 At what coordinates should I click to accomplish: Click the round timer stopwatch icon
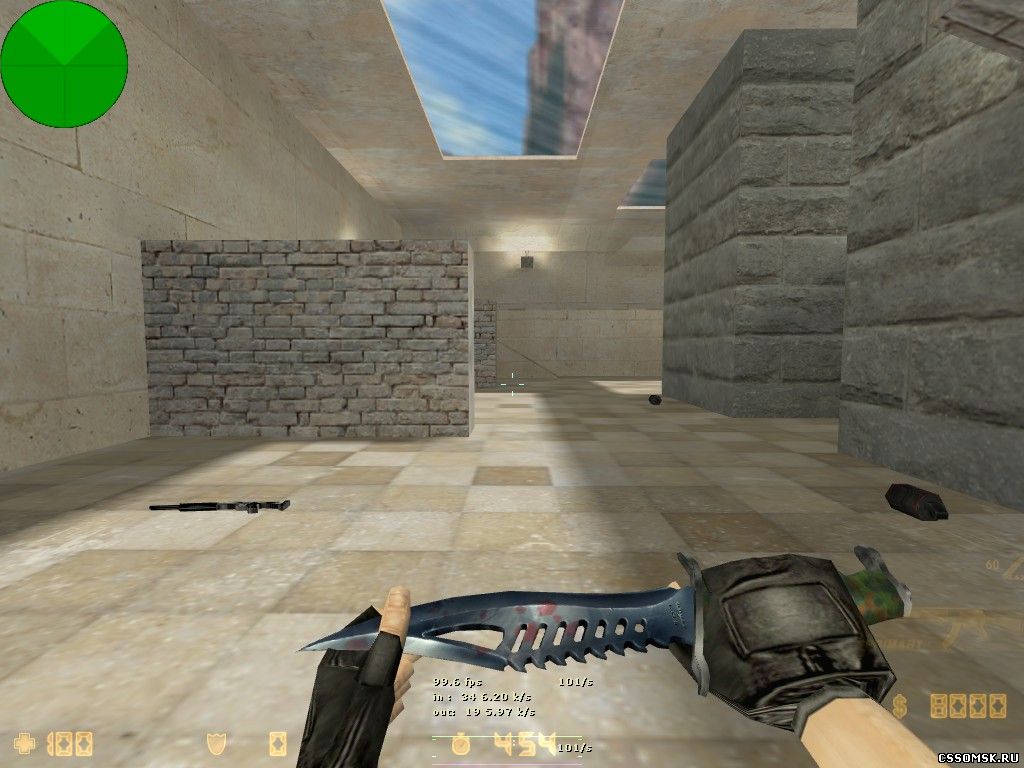[x=460, y=744]
